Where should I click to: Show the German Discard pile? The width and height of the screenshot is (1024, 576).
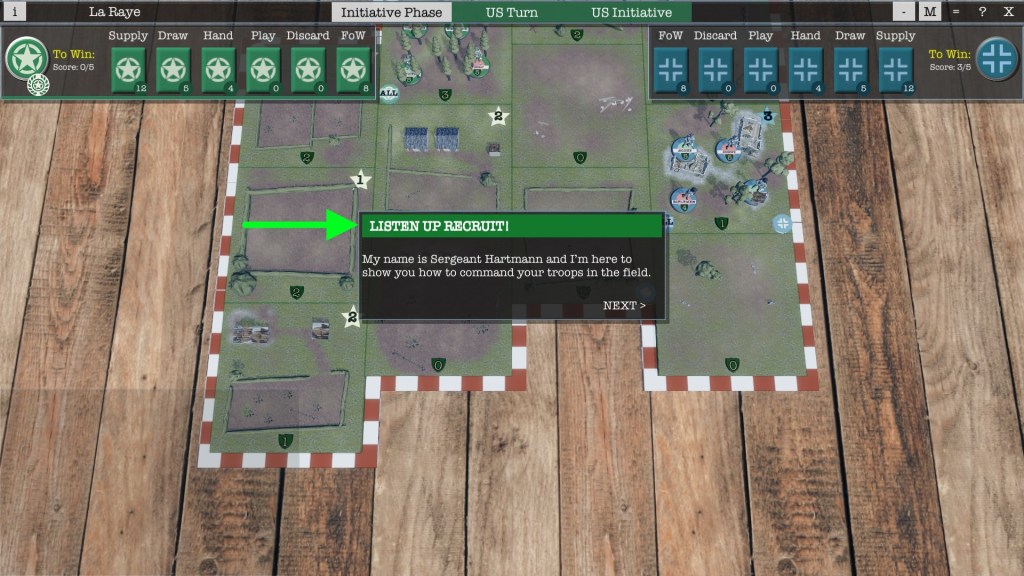coord(716,70)
